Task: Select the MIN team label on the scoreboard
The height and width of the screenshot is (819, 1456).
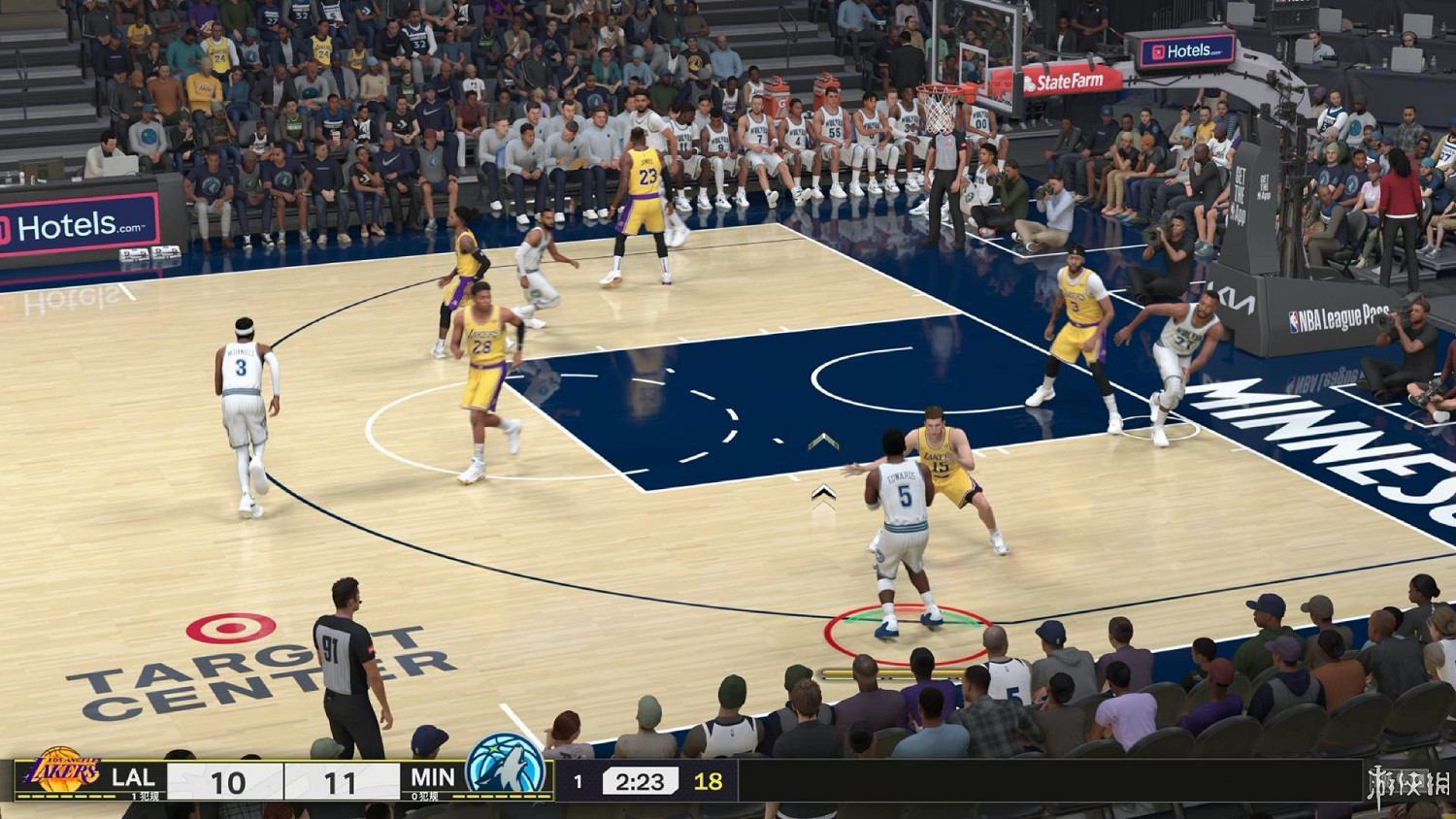Action: 433,777
